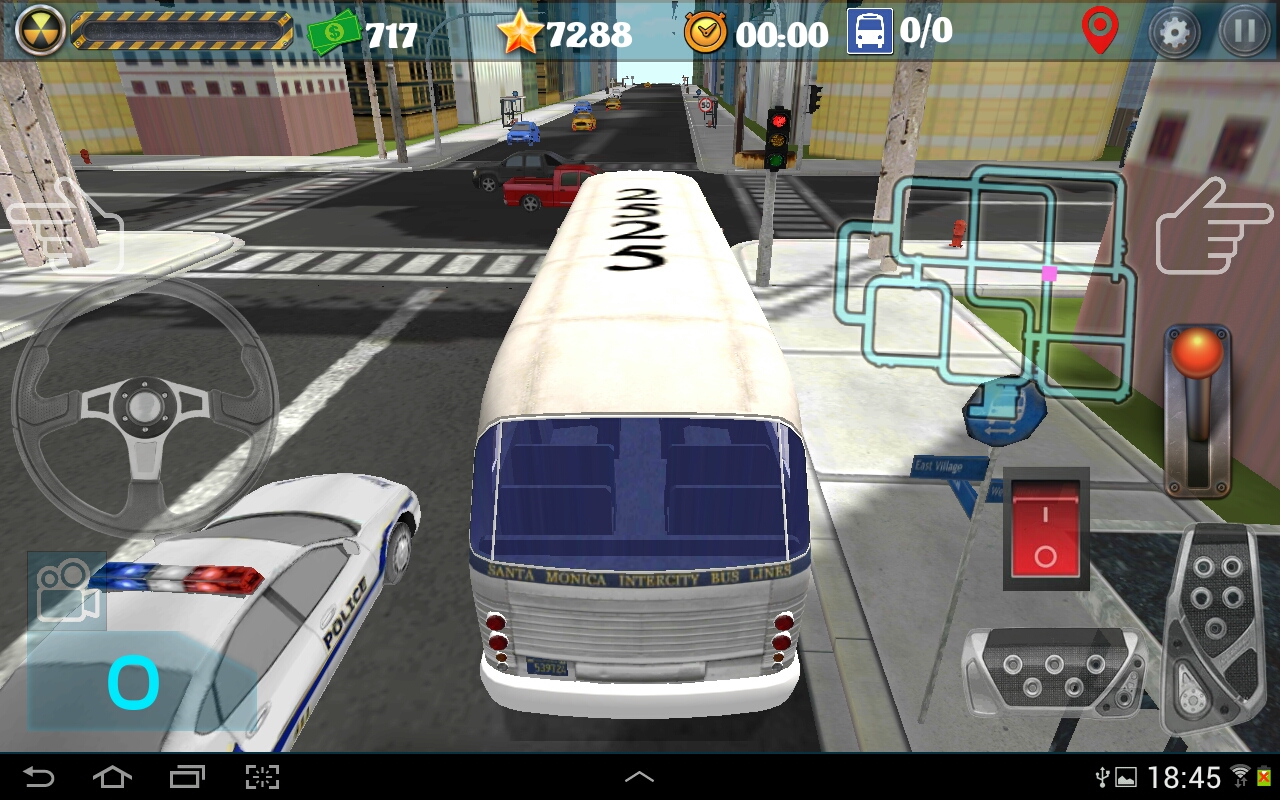Pause the game
This screenshot has height=800, width=1280.
click(1240, 32)
